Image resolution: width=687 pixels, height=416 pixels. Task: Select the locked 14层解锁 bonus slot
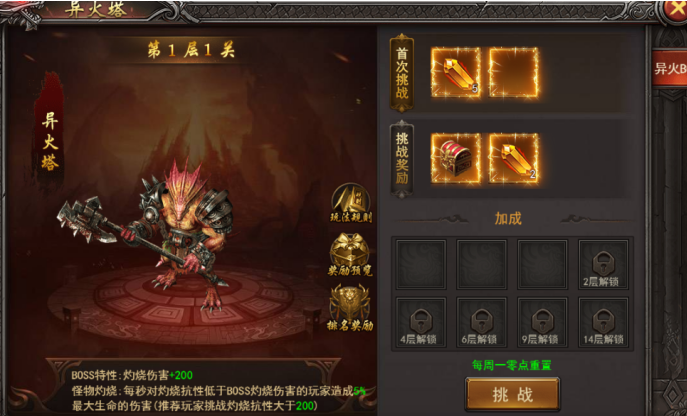(602, 322)
